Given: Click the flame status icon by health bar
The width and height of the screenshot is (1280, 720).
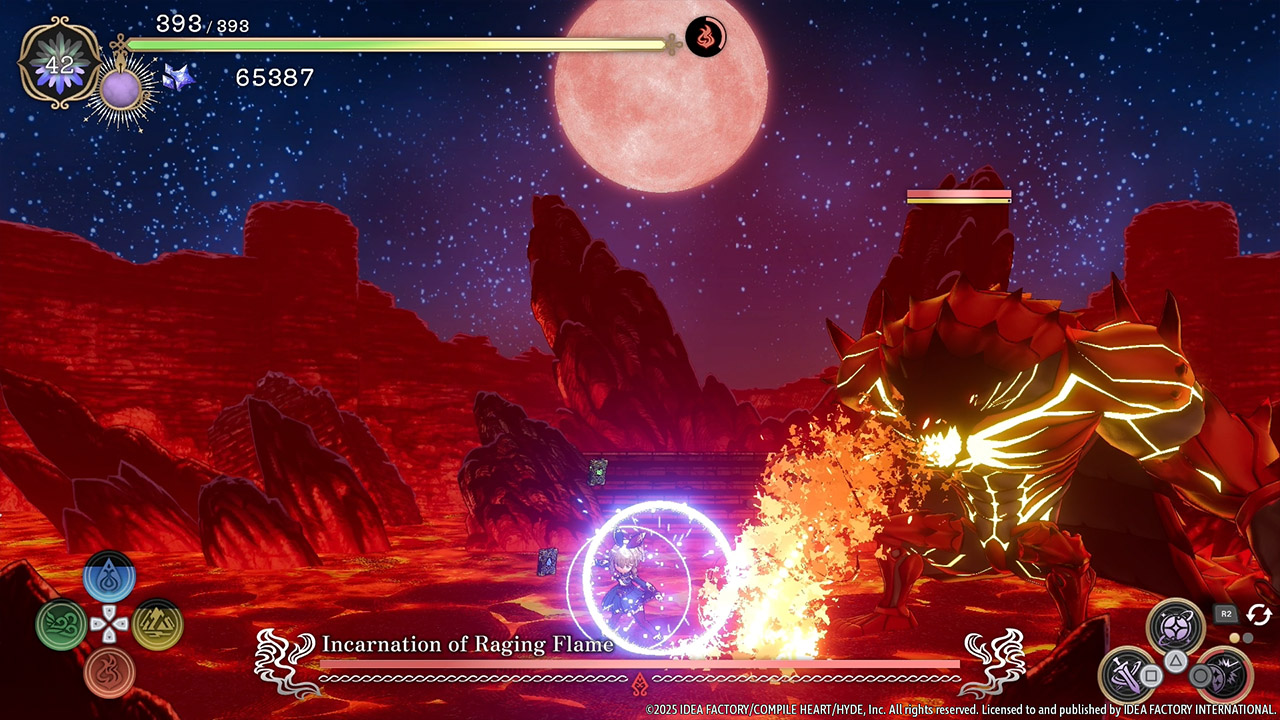Looking at the screenshot, I should [706, 37].
